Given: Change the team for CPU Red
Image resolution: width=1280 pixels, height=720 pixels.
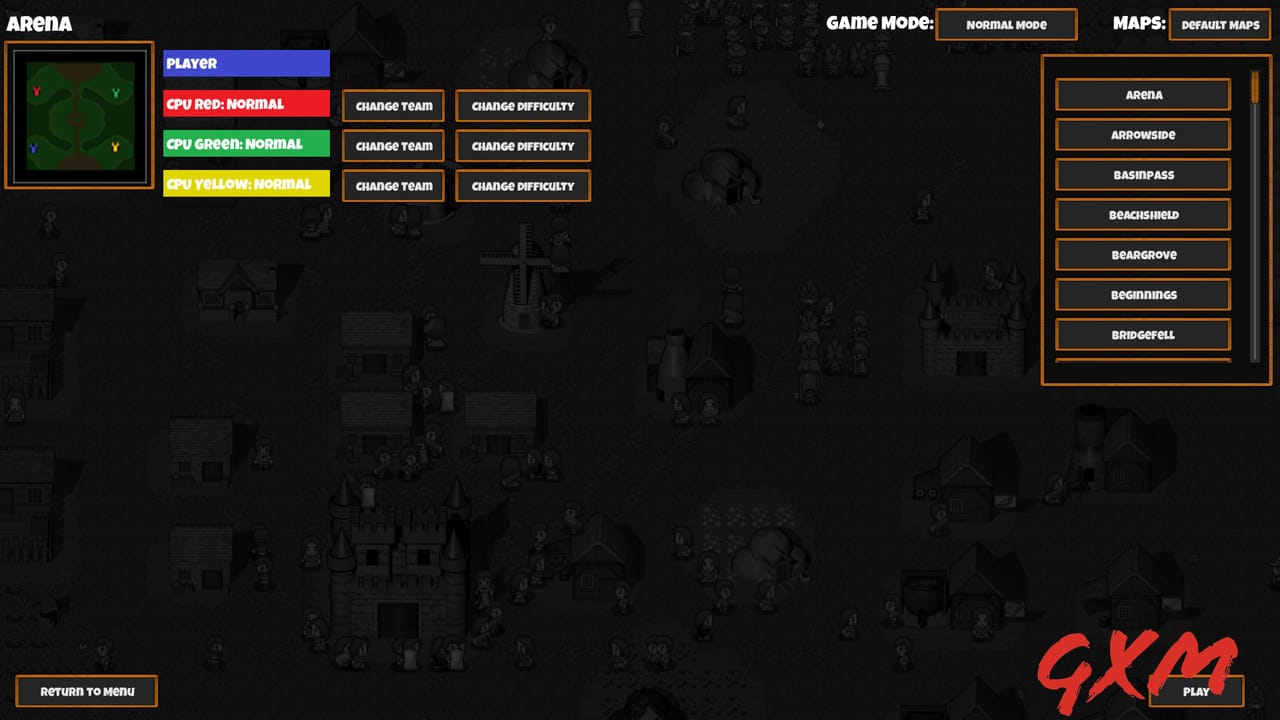Looking at the screenshot, I should pos(393,106).
